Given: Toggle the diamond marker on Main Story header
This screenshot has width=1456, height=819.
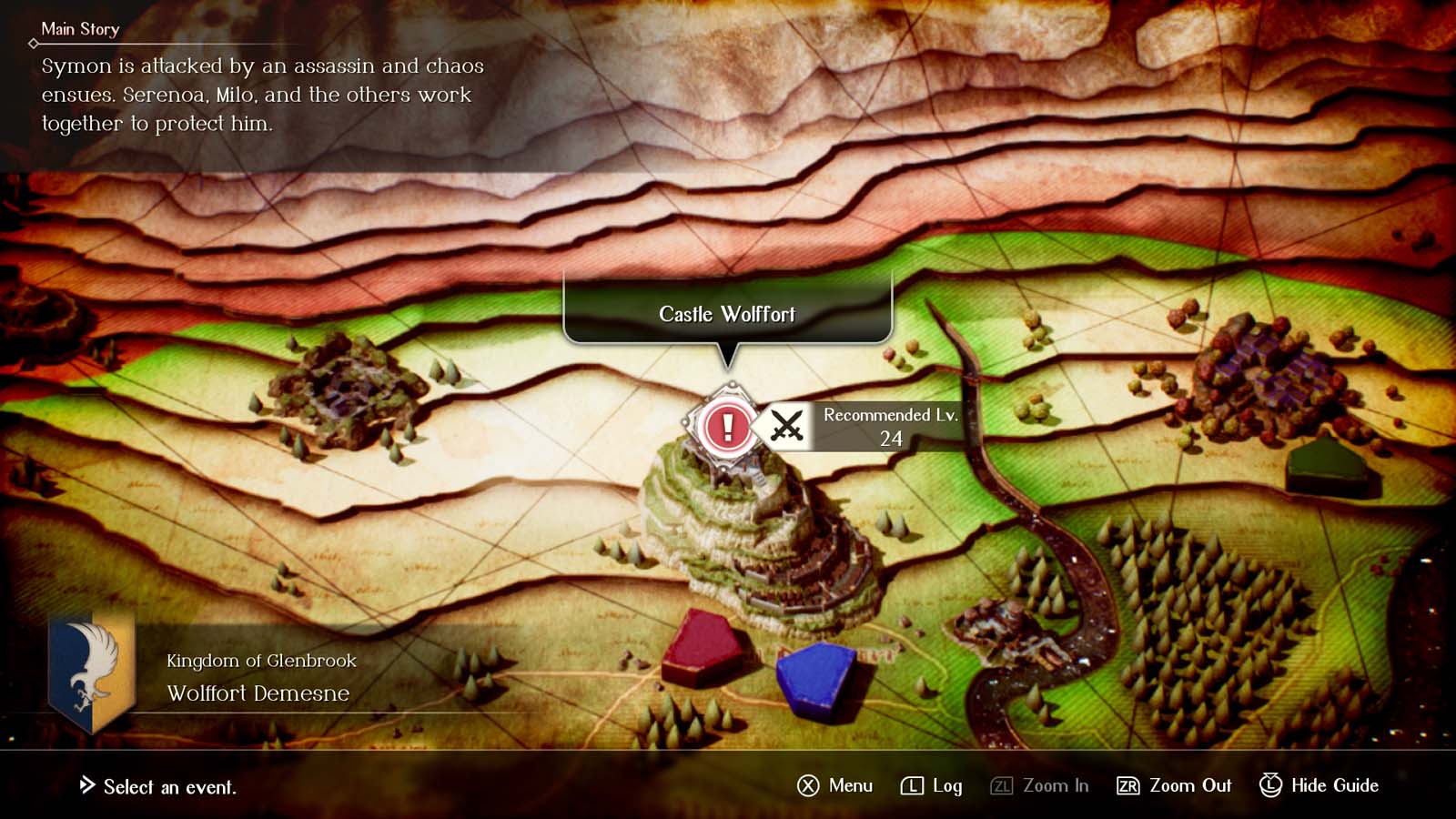Looking at the screenshot, I should coord(33,43).
